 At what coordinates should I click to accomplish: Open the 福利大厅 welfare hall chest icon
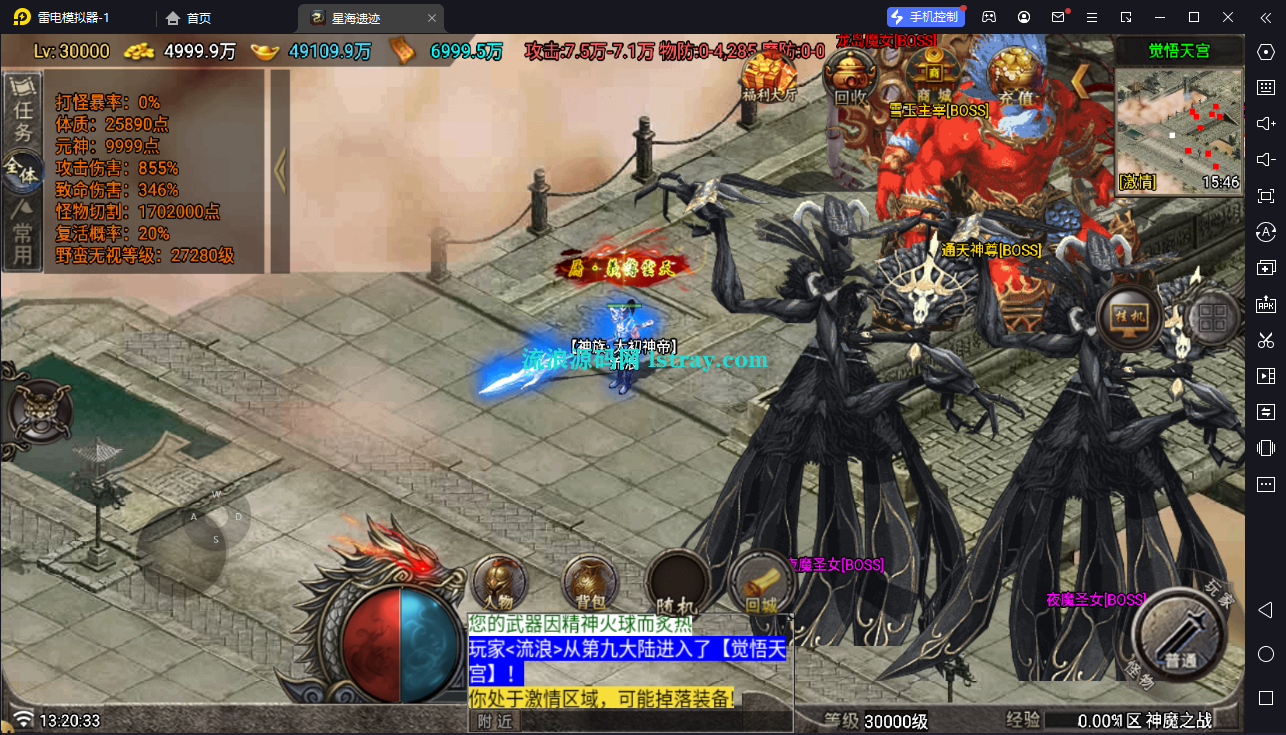click(770, 70)
